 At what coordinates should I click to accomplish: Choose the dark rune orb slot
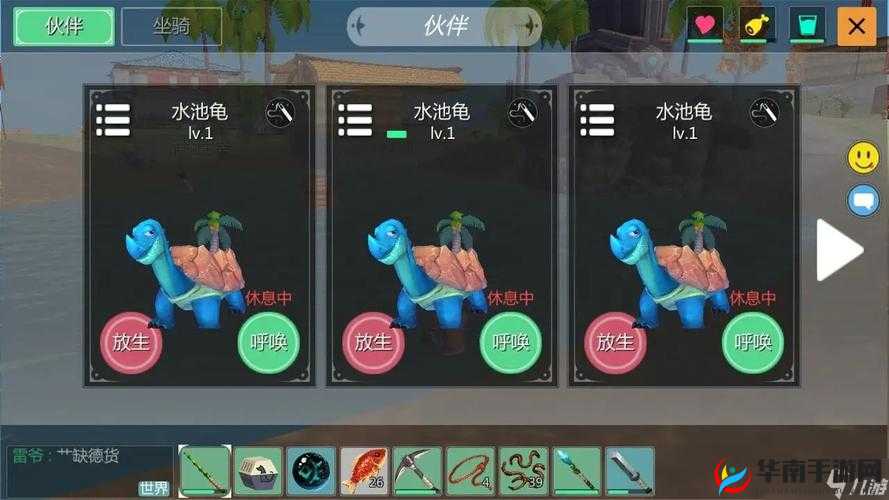point(311,471)
